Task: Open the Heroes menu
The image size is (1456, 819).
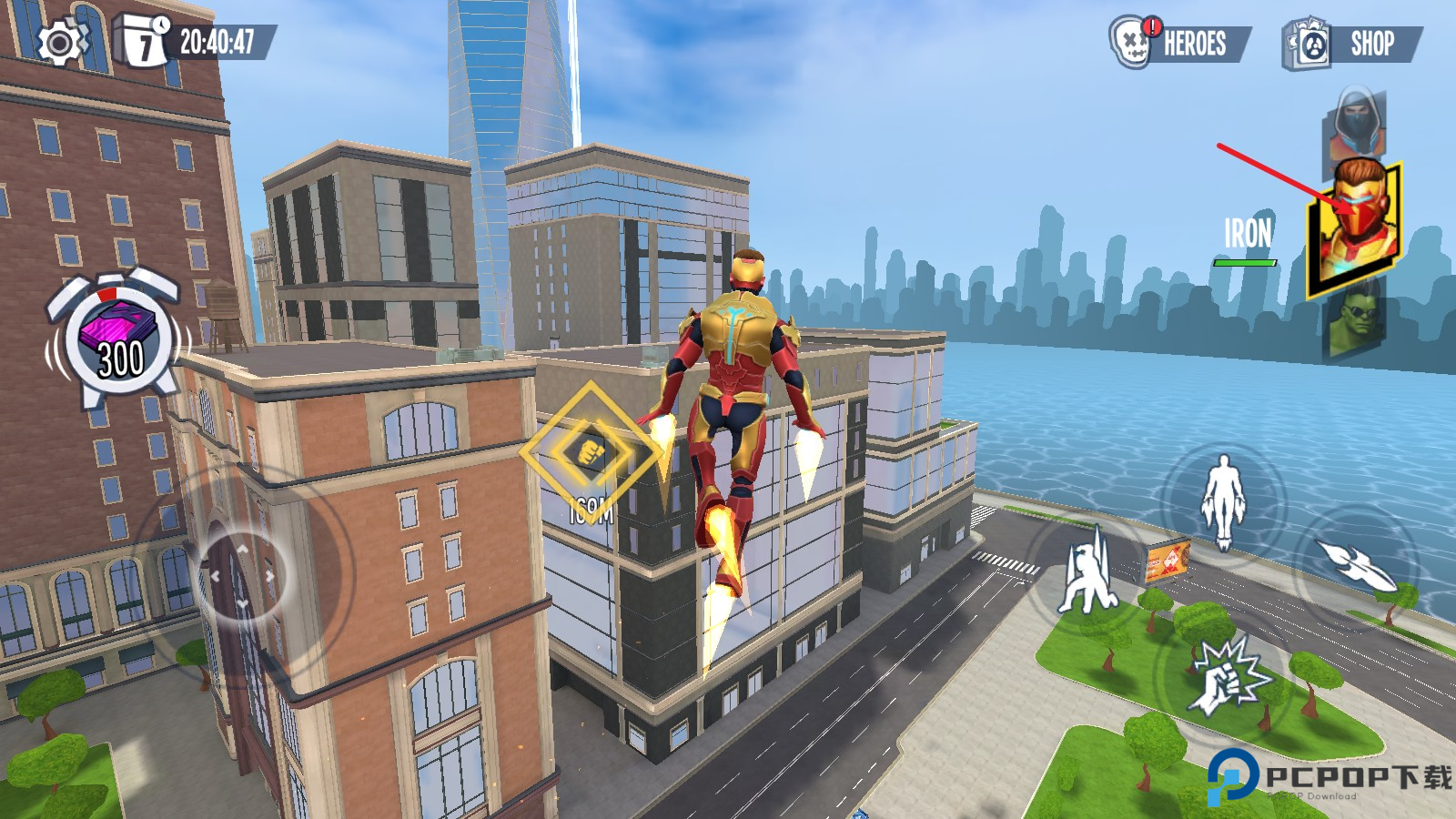Action: [x=1179, y=43]
